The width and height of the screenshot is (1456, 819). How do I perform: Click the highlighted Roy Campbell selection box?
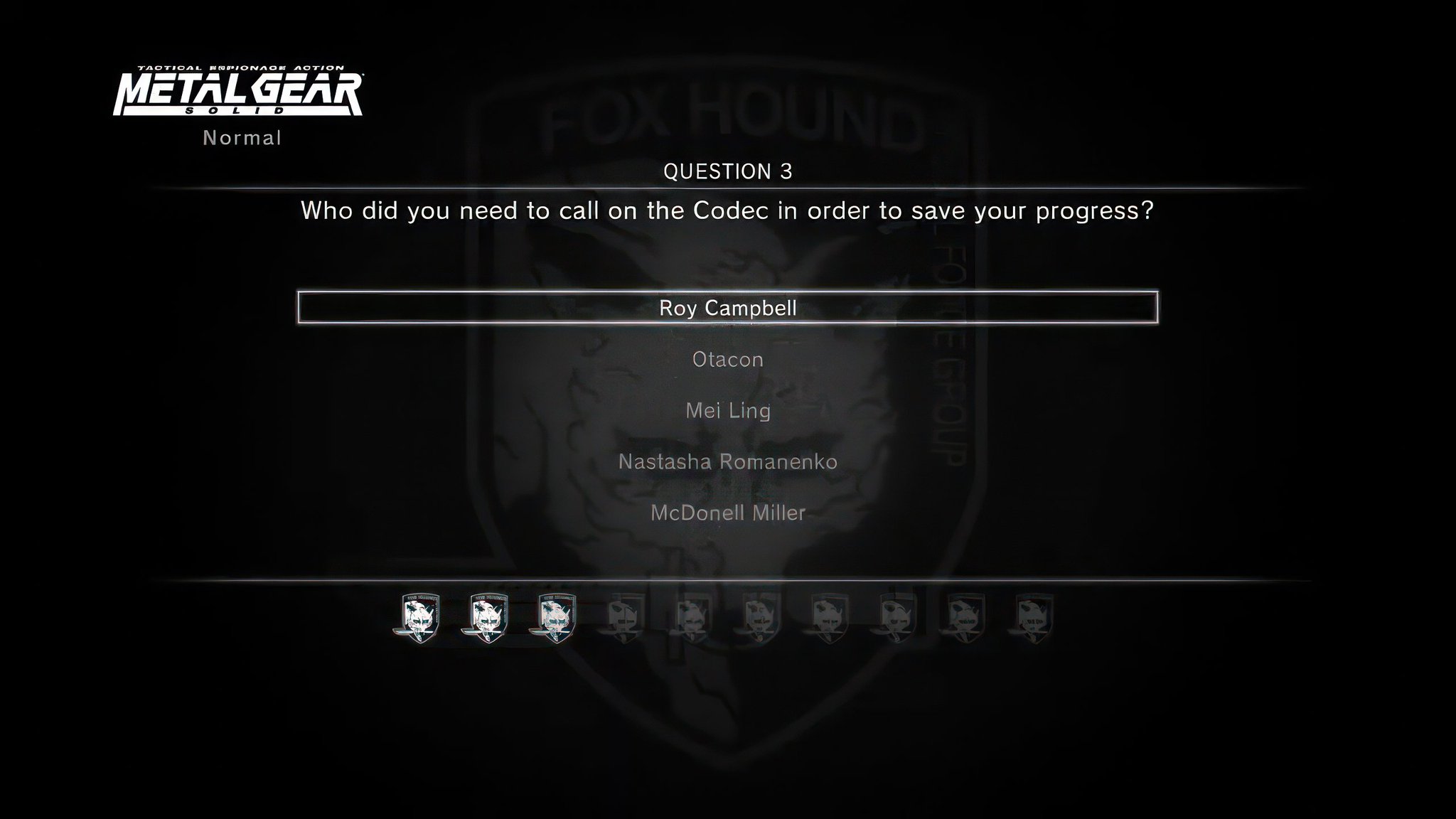click(x=728, y=309)
